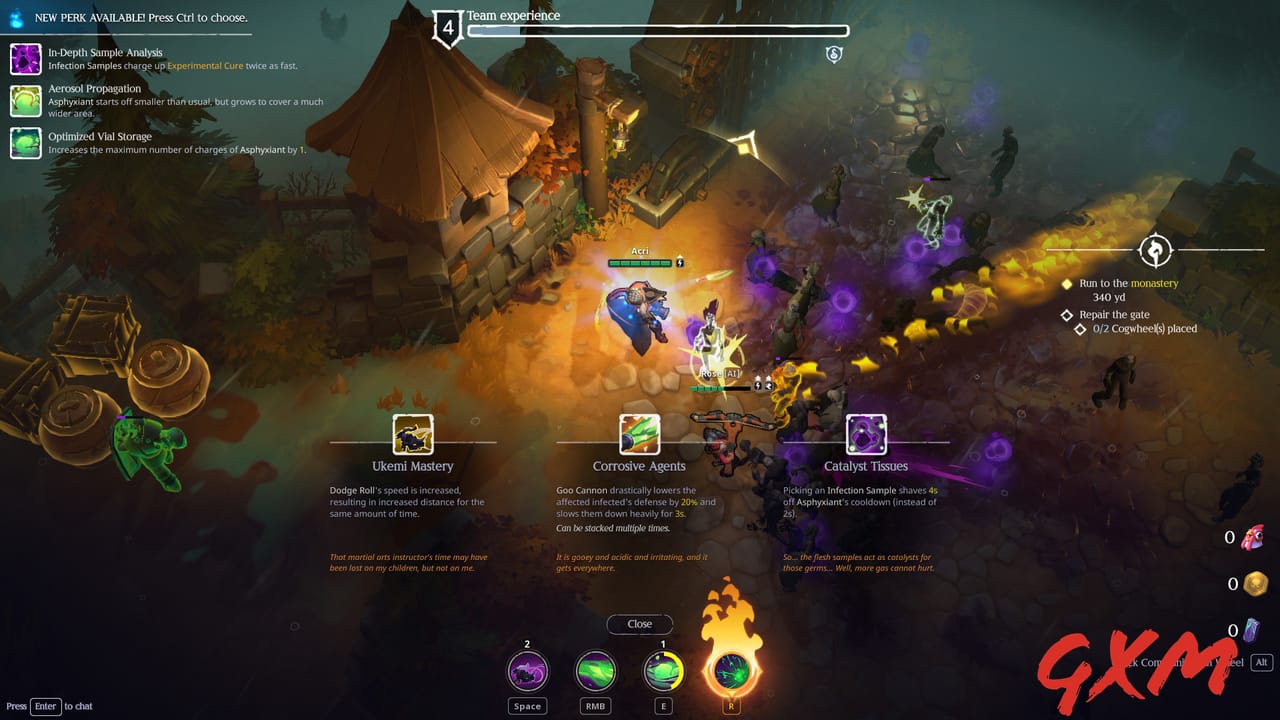Viewport: 1280px width, 720px height.
Task: Click the In-Depth Sample Analysis perk icon
Action: point(25,59)
